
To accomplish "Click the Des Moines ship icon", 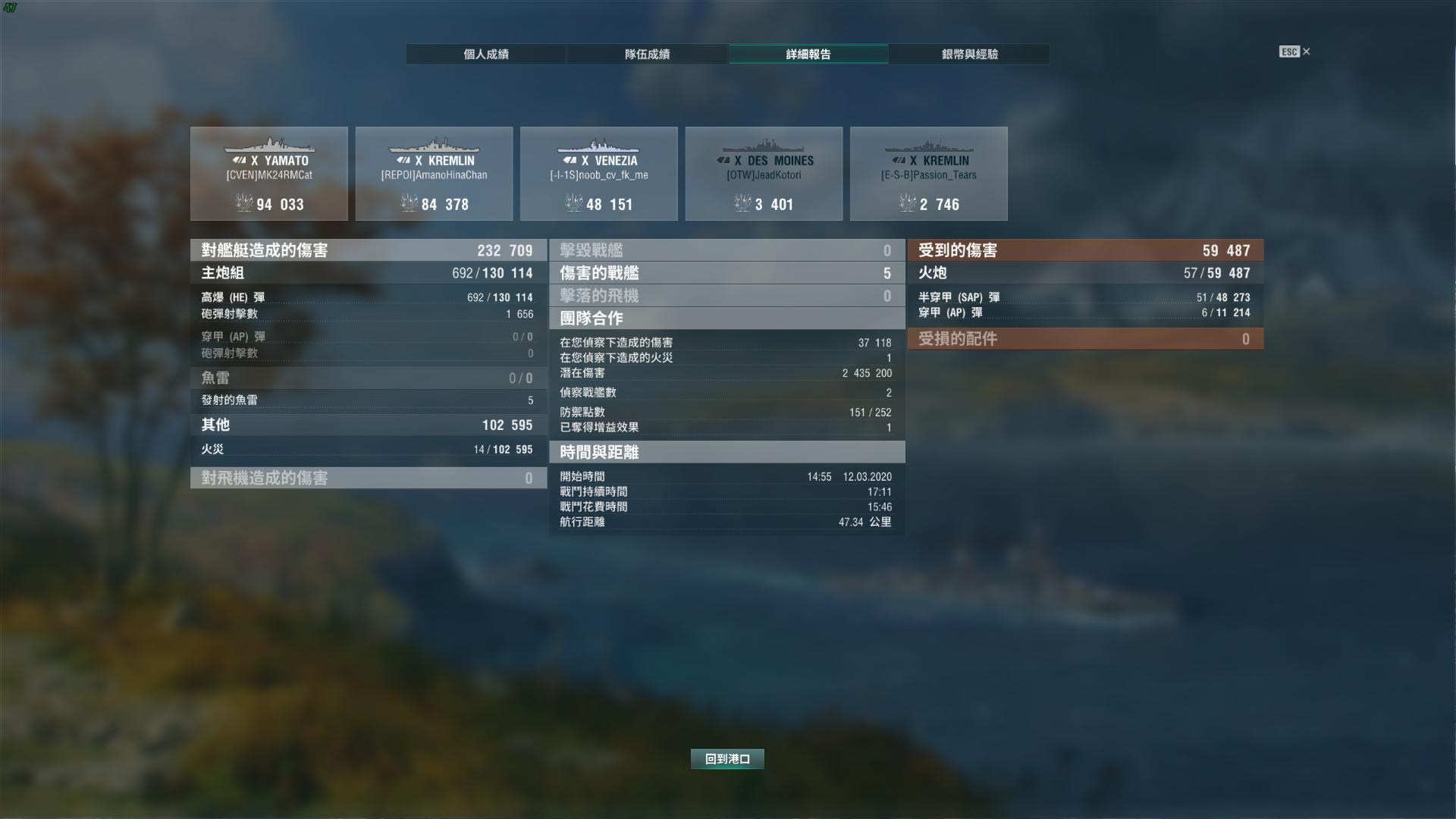I will click(x=764, y=146).
